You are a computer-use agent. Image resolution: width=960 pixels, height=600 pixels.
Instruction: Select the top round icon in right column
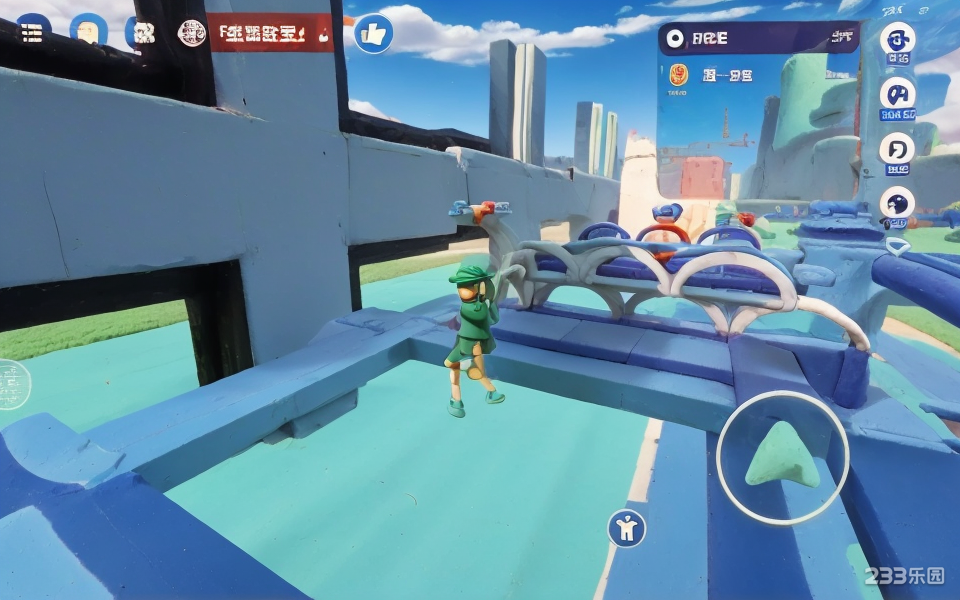897,40
